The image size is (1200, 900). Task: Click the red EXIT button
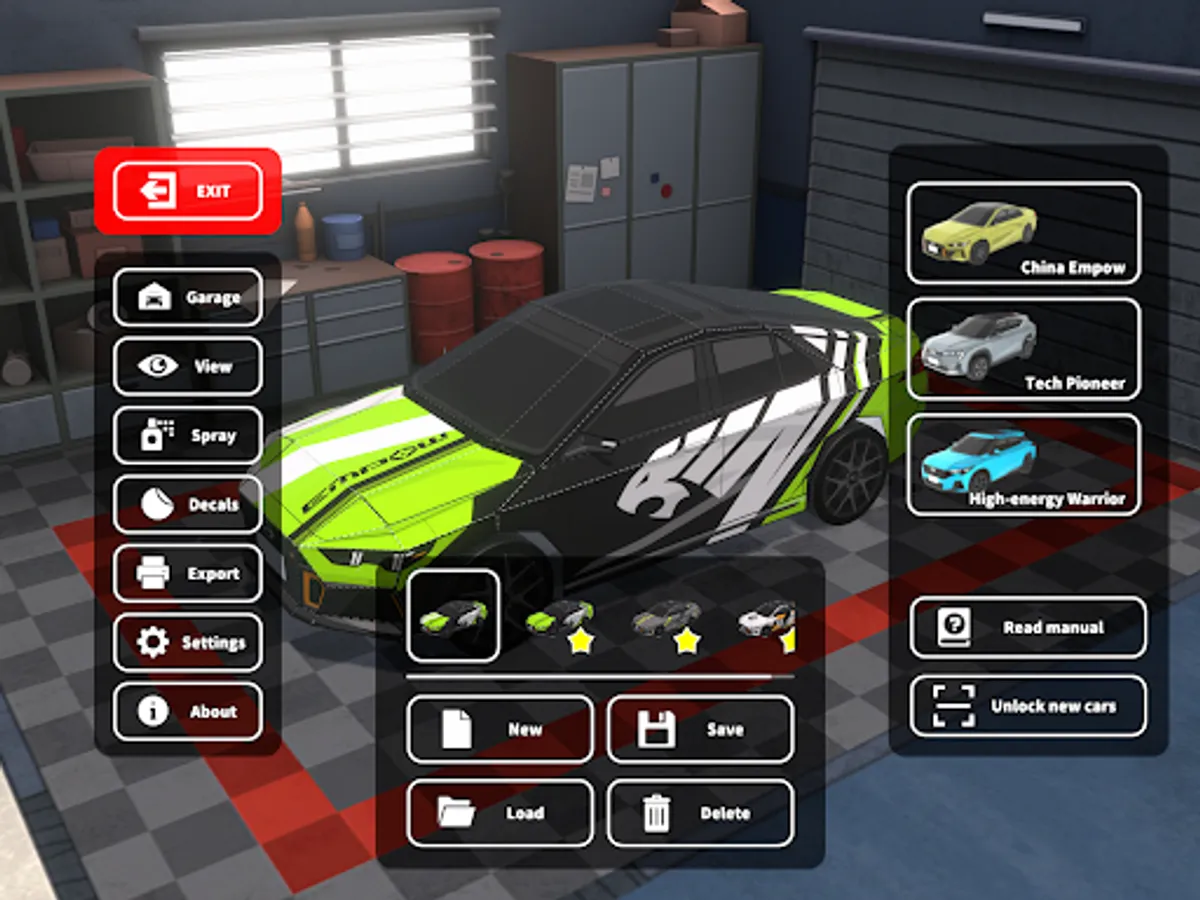coord(188,191)
